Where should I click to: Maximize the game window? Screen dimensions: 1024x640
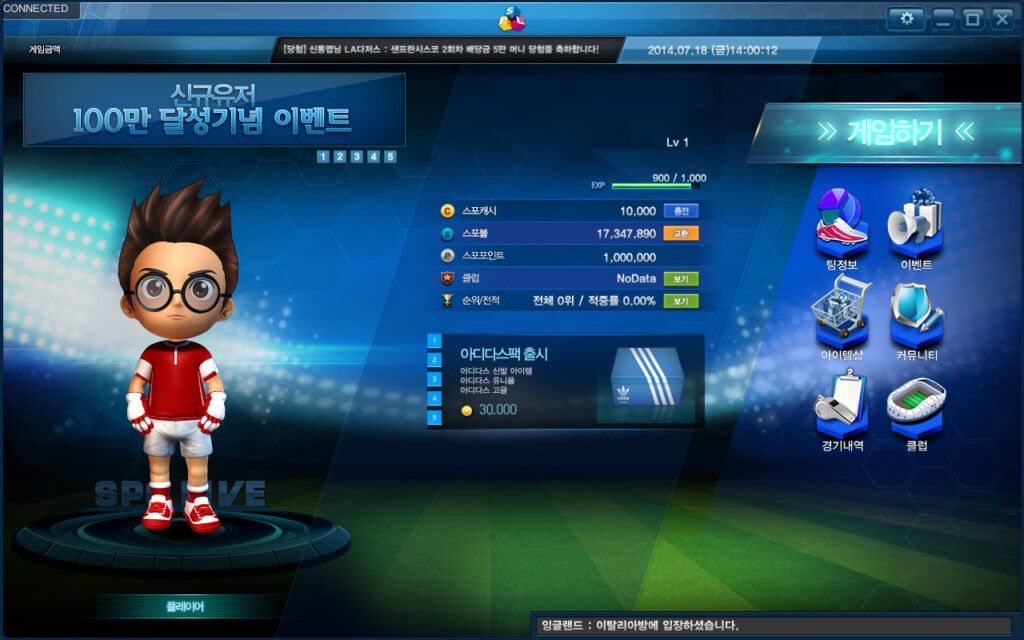972,19
